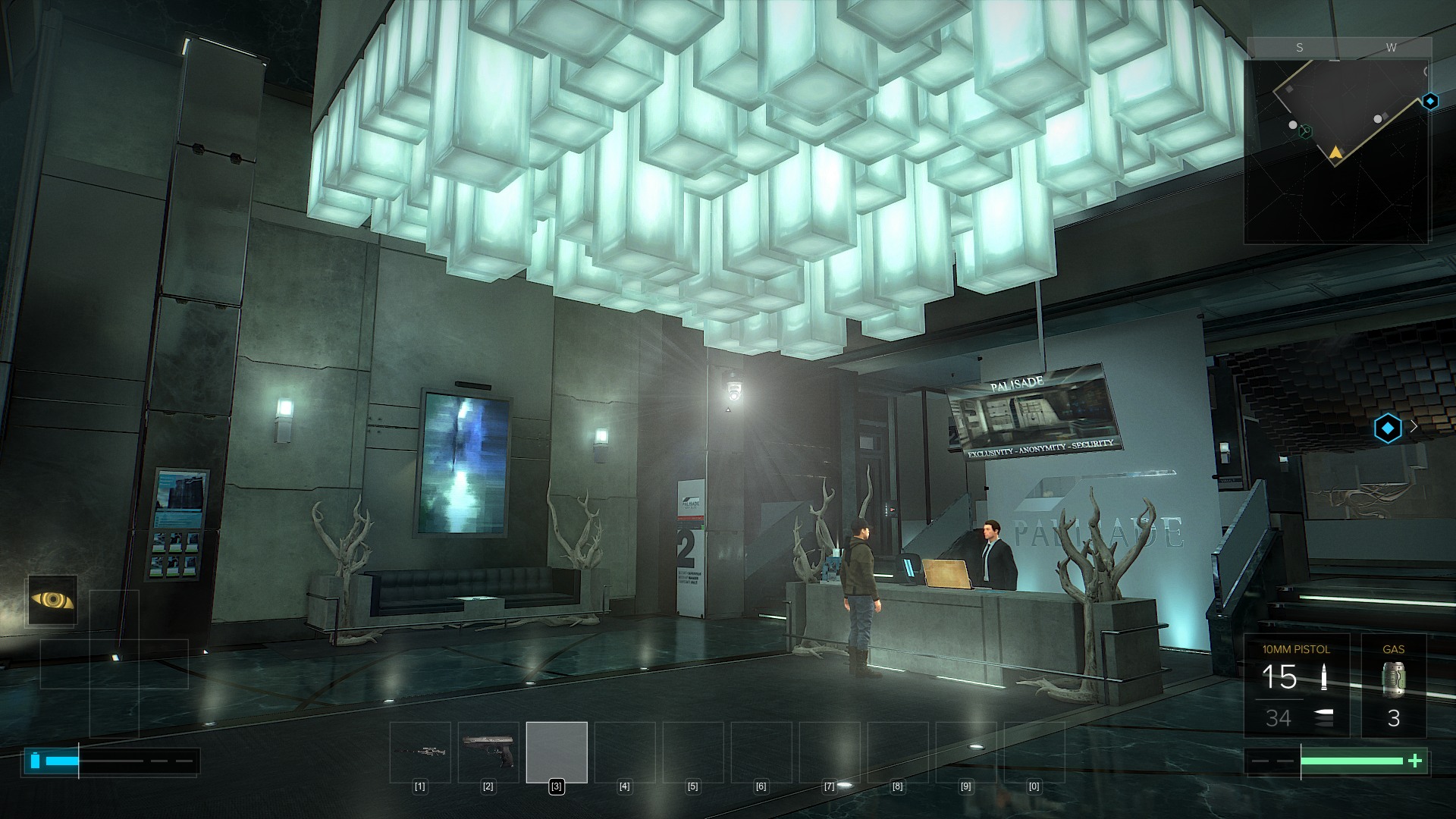Click the blue hexagon objective marker beside the arrow
The width and height of the screenshot is (1456, 819).
click(1387, 428)
